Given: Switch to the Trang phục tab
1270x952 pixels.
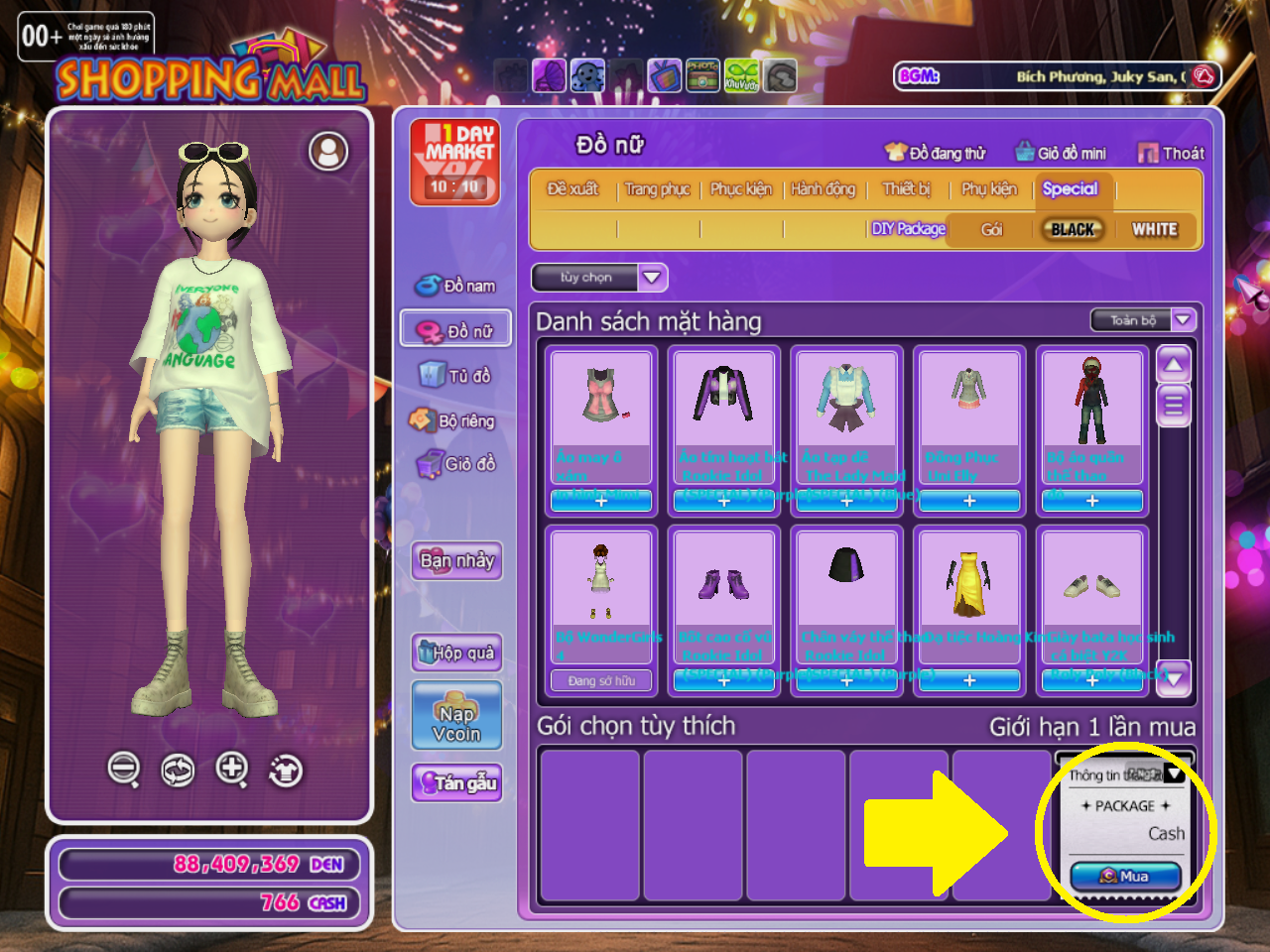Looking at the screenshot, I should coord(657,189).
